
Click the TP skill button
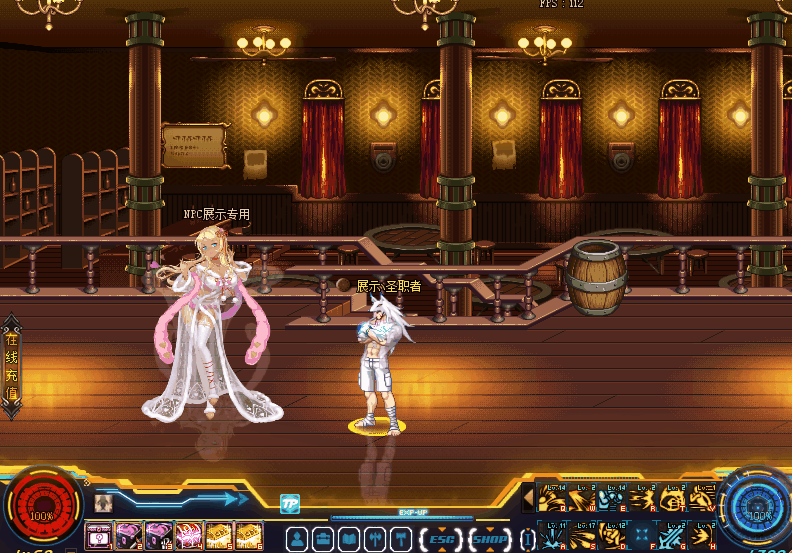coord(290,503)
